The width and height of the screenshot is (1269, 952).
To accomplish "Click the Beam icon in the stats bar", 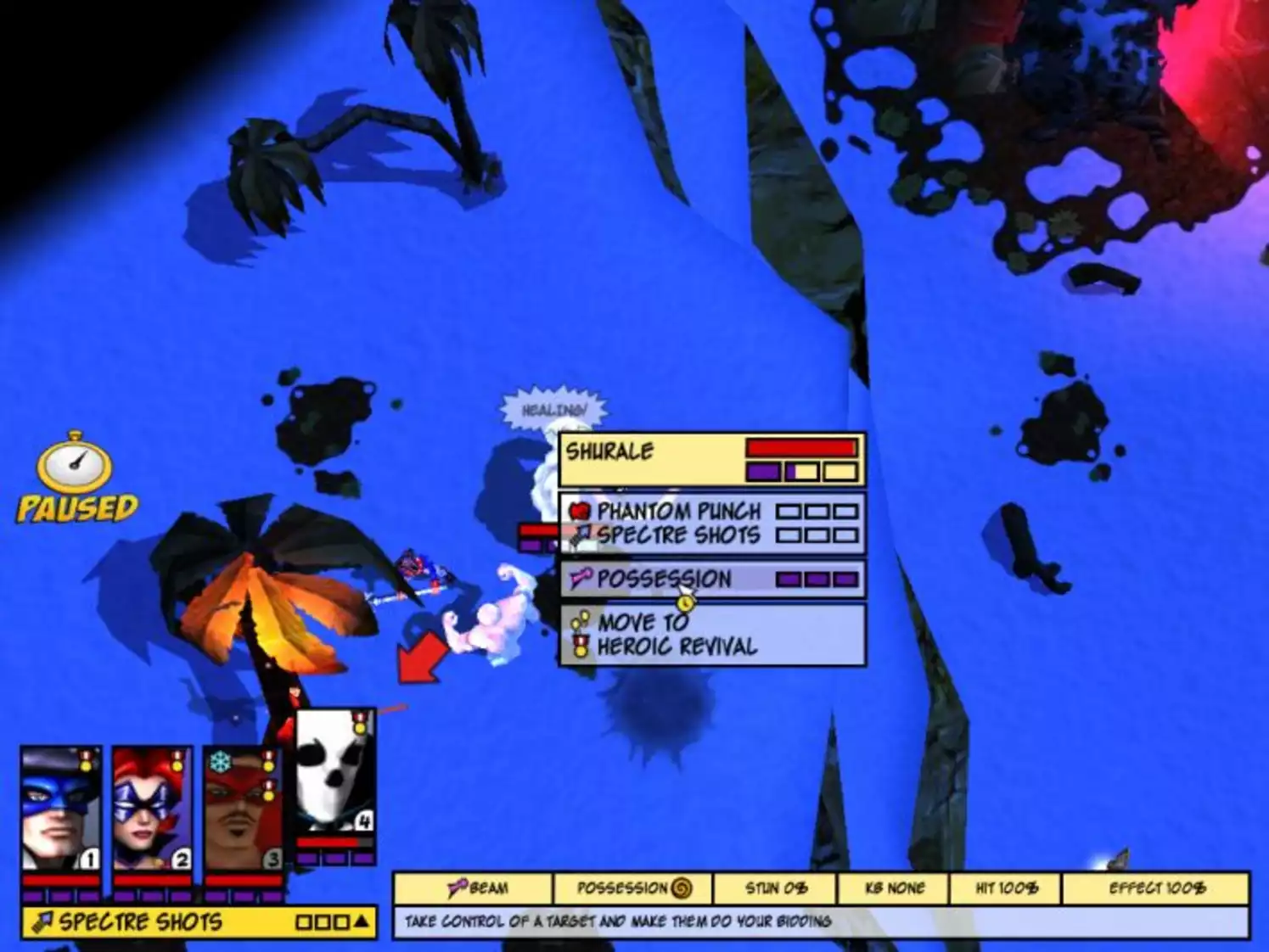I will (x=458, y=889).
